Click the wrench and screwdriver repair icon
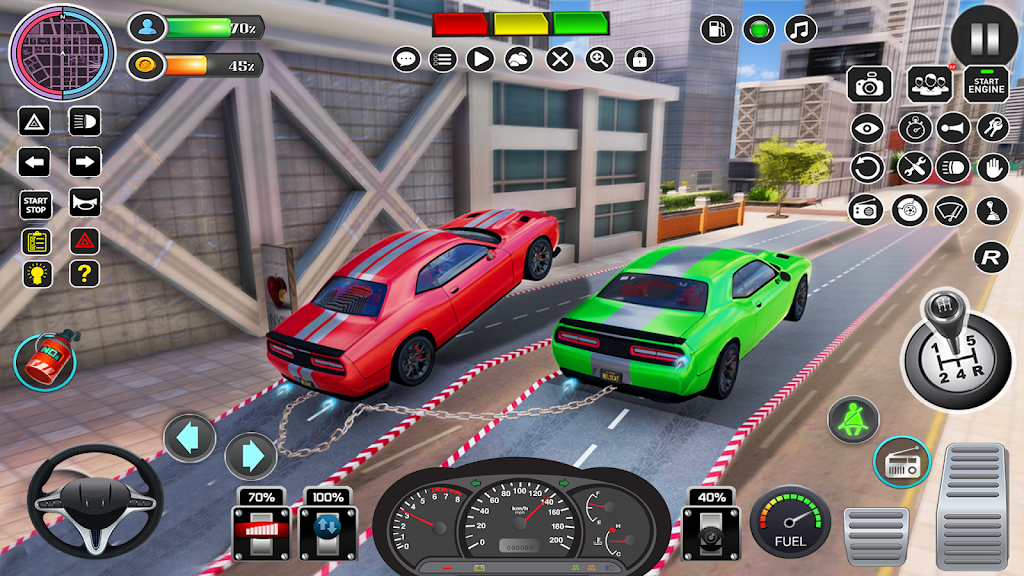 [x=913, y=167]
